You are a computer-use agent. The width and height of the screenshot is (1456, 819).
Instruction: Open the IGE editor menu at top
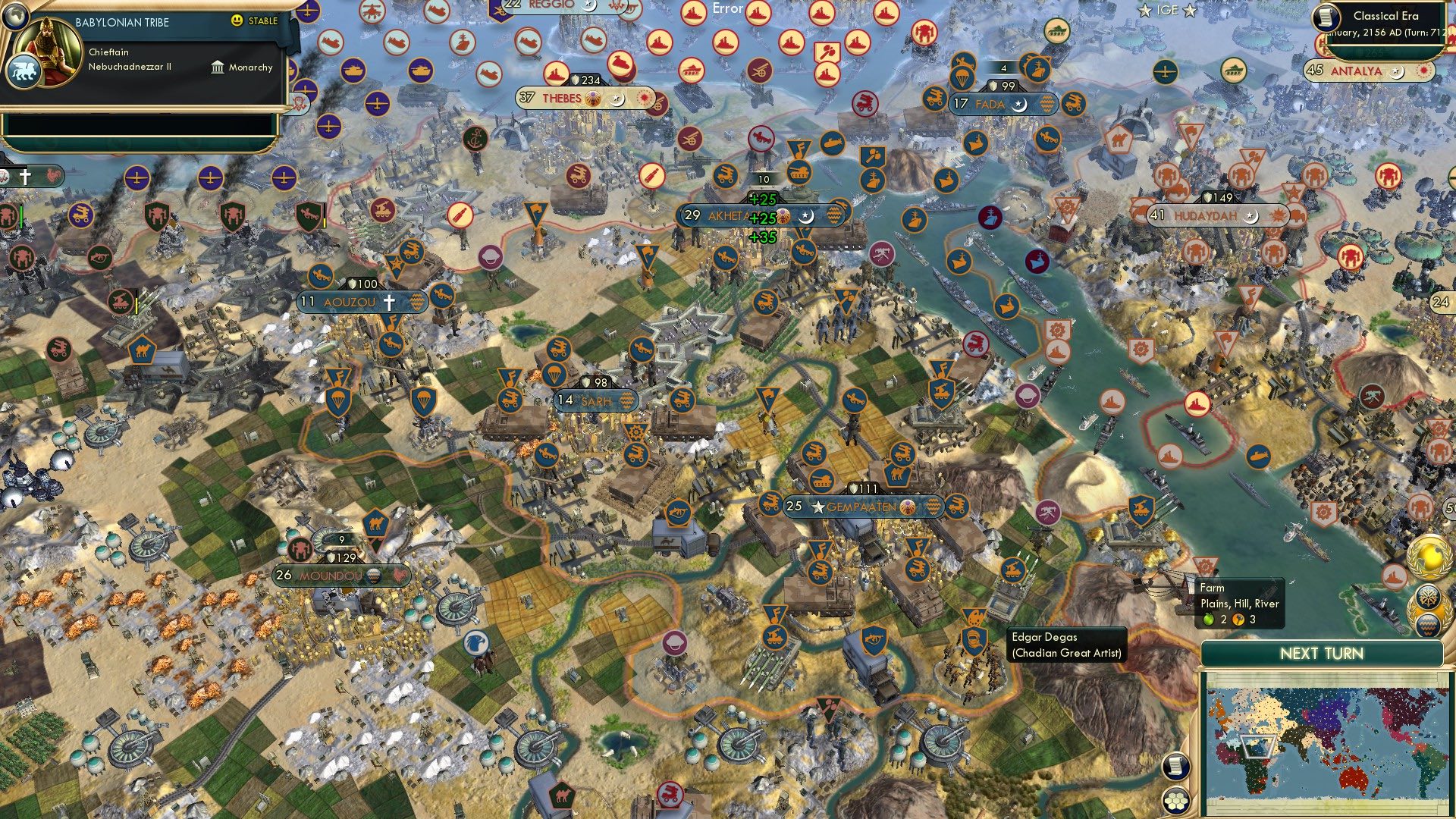point(1166,10)
